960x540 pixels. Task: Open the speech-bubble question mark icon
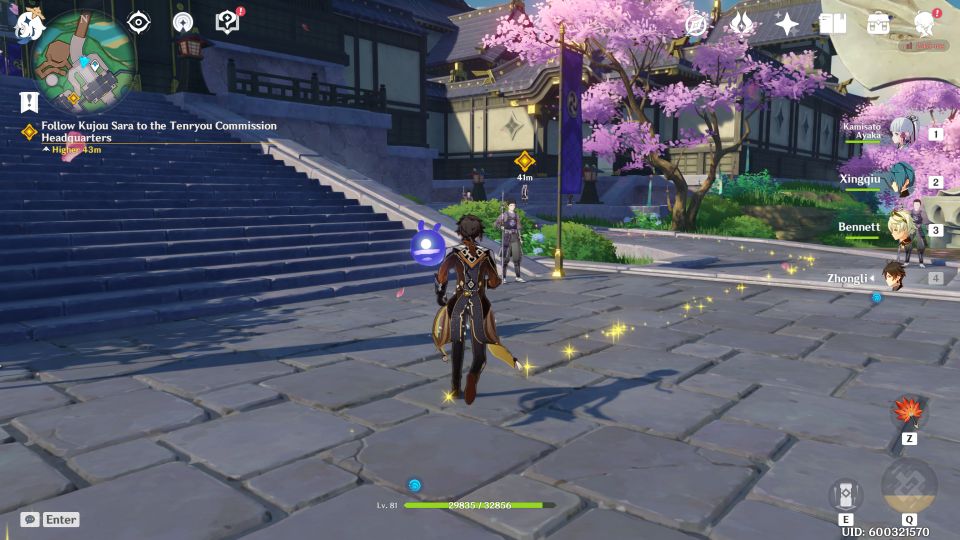pyautogui.click(x=227, y=22)
